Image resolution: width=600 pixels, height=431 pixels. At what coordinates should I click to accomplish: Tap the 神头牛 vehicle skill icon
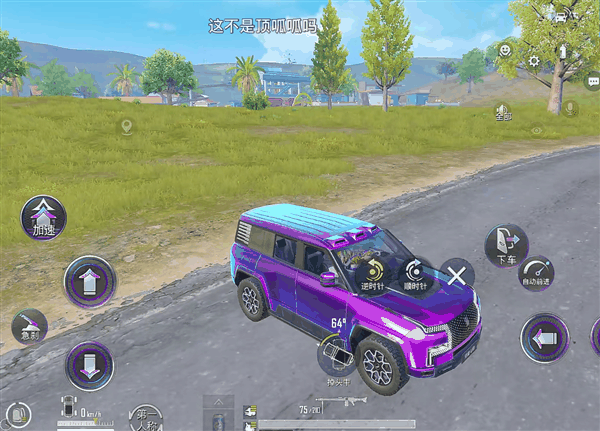(x=336, y=353)
